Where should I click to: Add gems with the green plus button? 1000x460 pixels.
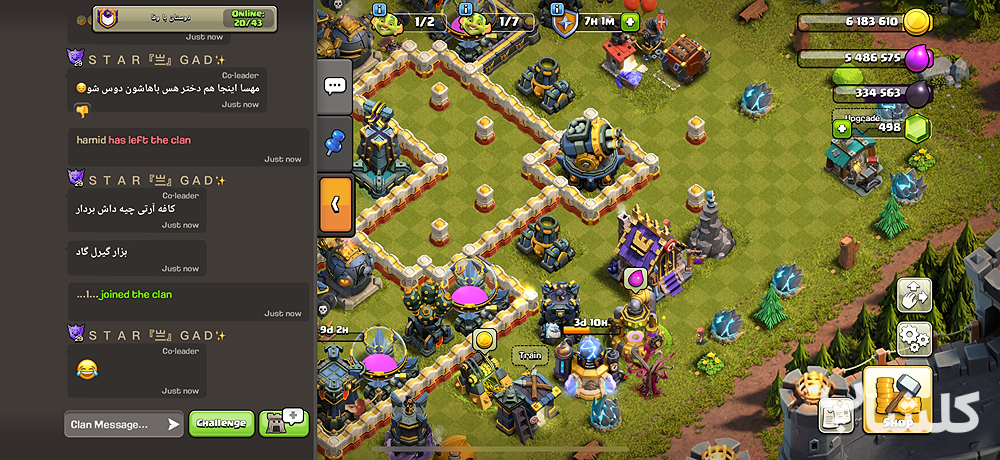coord(841,129)
